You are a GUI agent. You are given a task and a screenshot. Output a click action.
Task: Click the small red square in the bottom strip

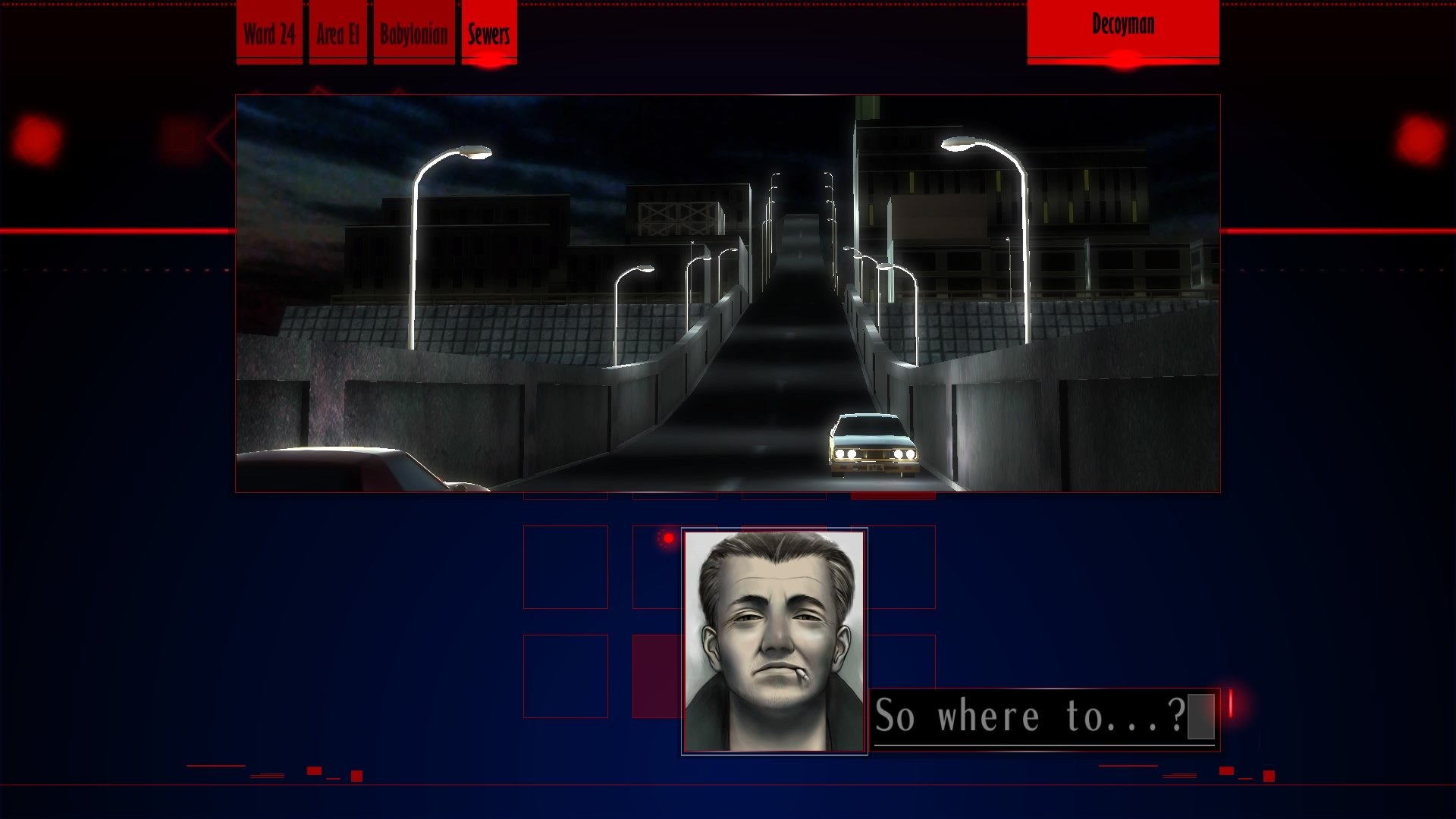click(356, 775)
